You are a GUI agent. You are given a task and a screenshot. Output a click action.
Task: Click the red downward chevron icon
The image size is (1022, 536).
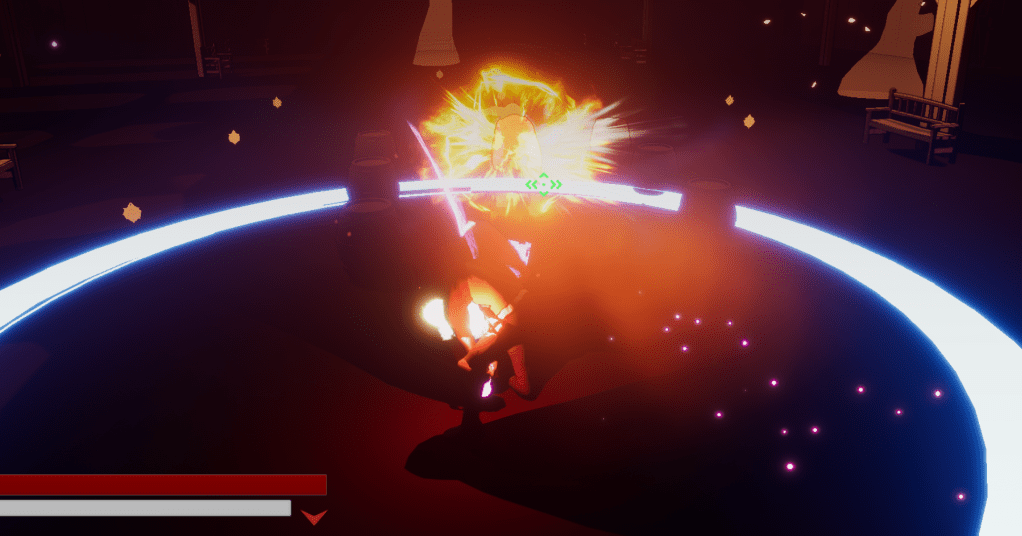pyautogui.click(x=314, y=516)
